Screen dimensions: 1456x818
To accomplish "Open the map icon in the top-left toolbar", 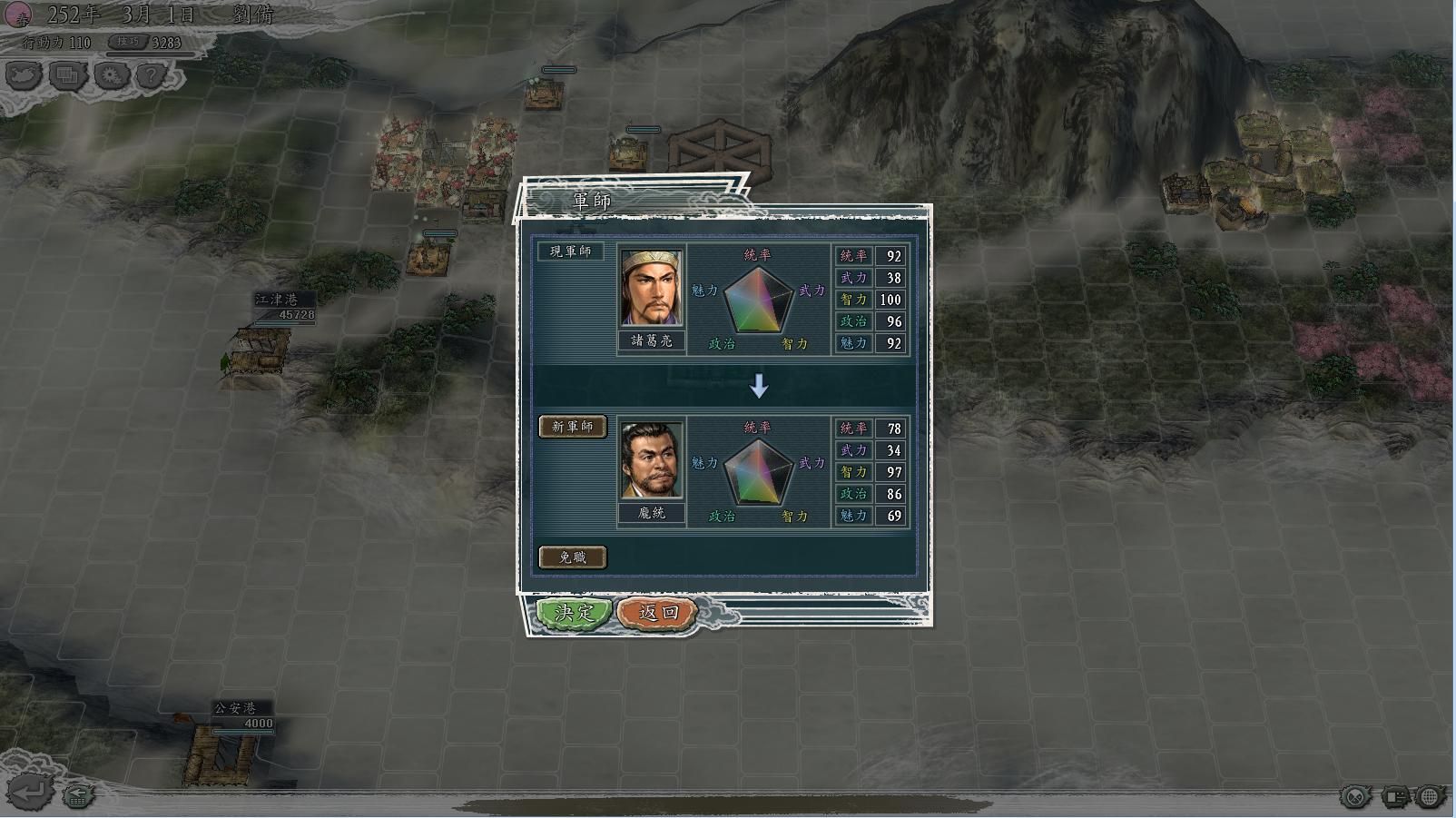I will click(25, 75).
